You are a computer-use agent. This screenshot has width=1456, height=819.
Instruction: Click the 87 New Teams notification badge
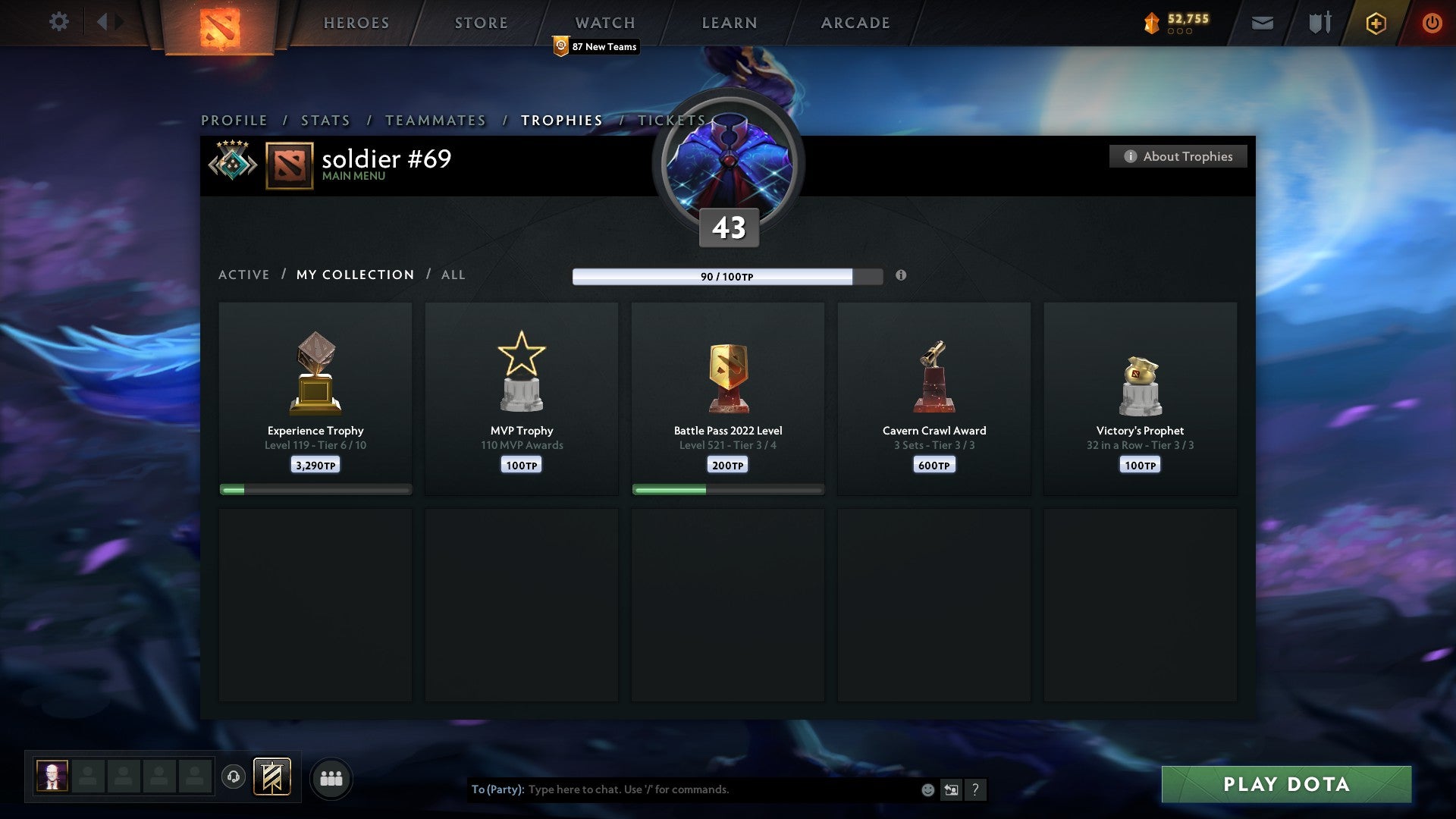click(595, 46)
